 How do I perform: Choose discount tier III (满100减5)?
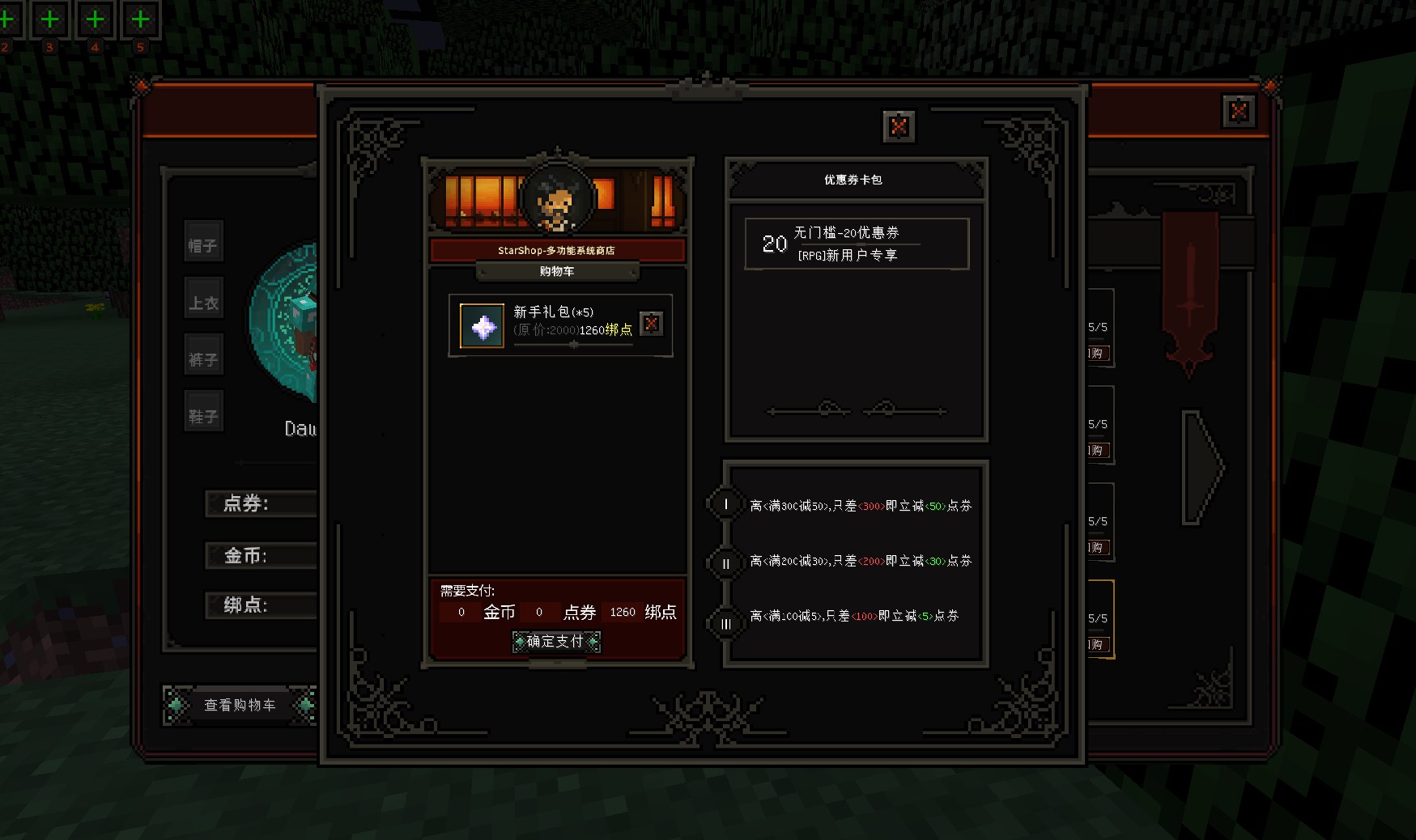tap(726, 623)
